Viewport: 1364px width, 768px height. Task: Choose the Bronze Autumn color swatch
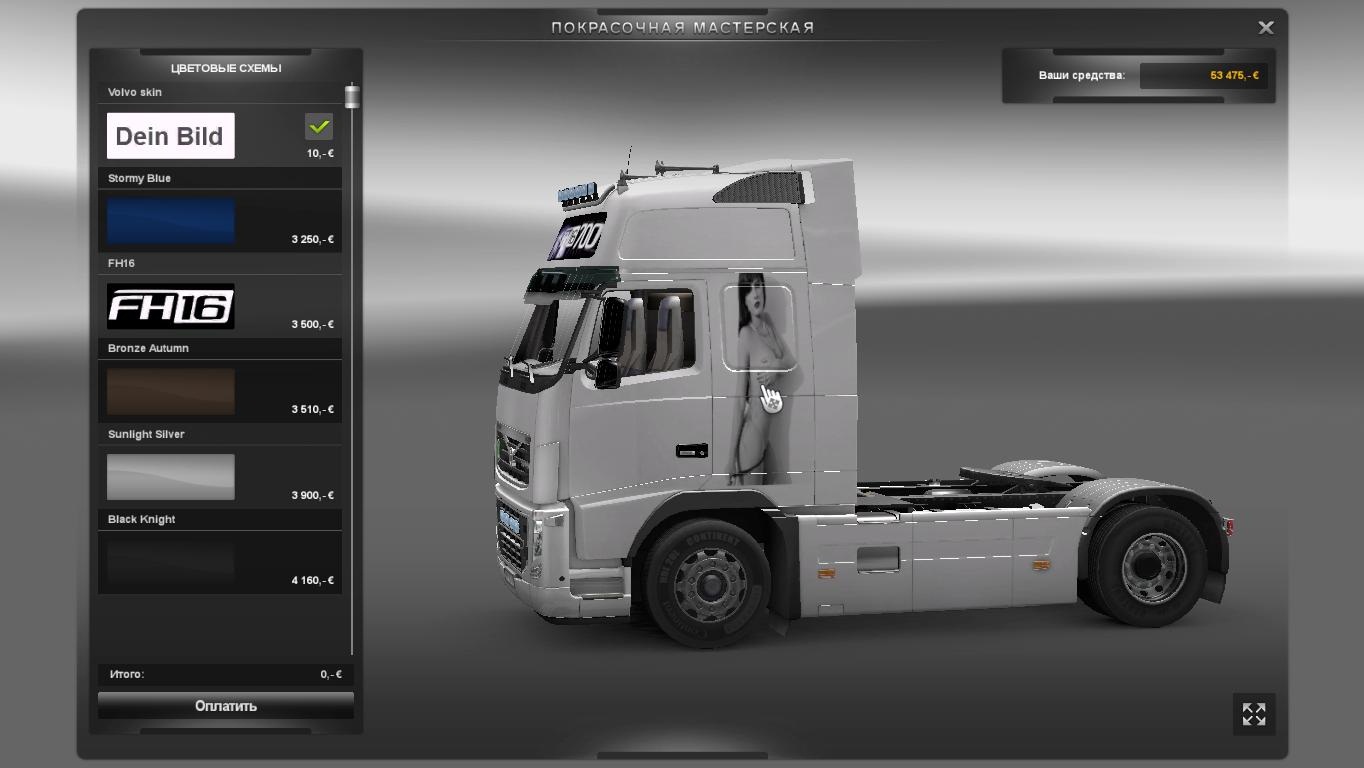tap(170, 392)
